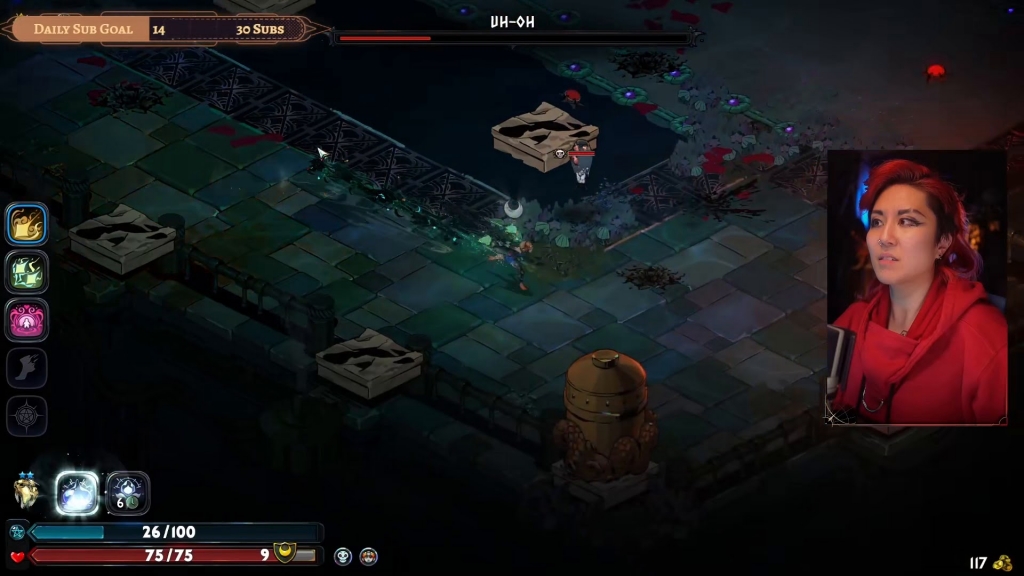Click the gold coins currency icon

(1003, 563)
